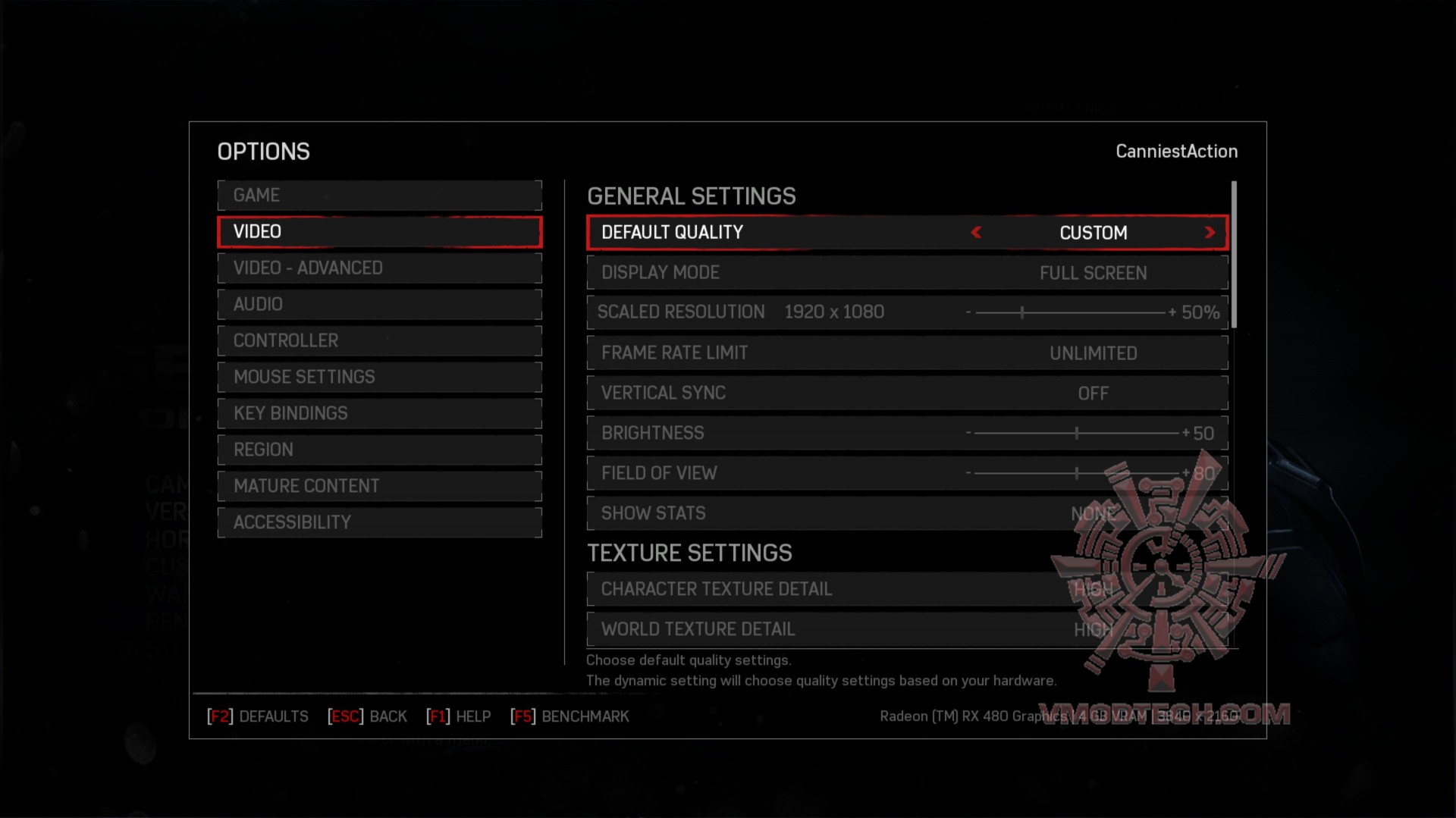The width and height of the screenshot is (1456, 818).
Task: Reset settings with the DEFAULTS button
Action: [258, 716]
